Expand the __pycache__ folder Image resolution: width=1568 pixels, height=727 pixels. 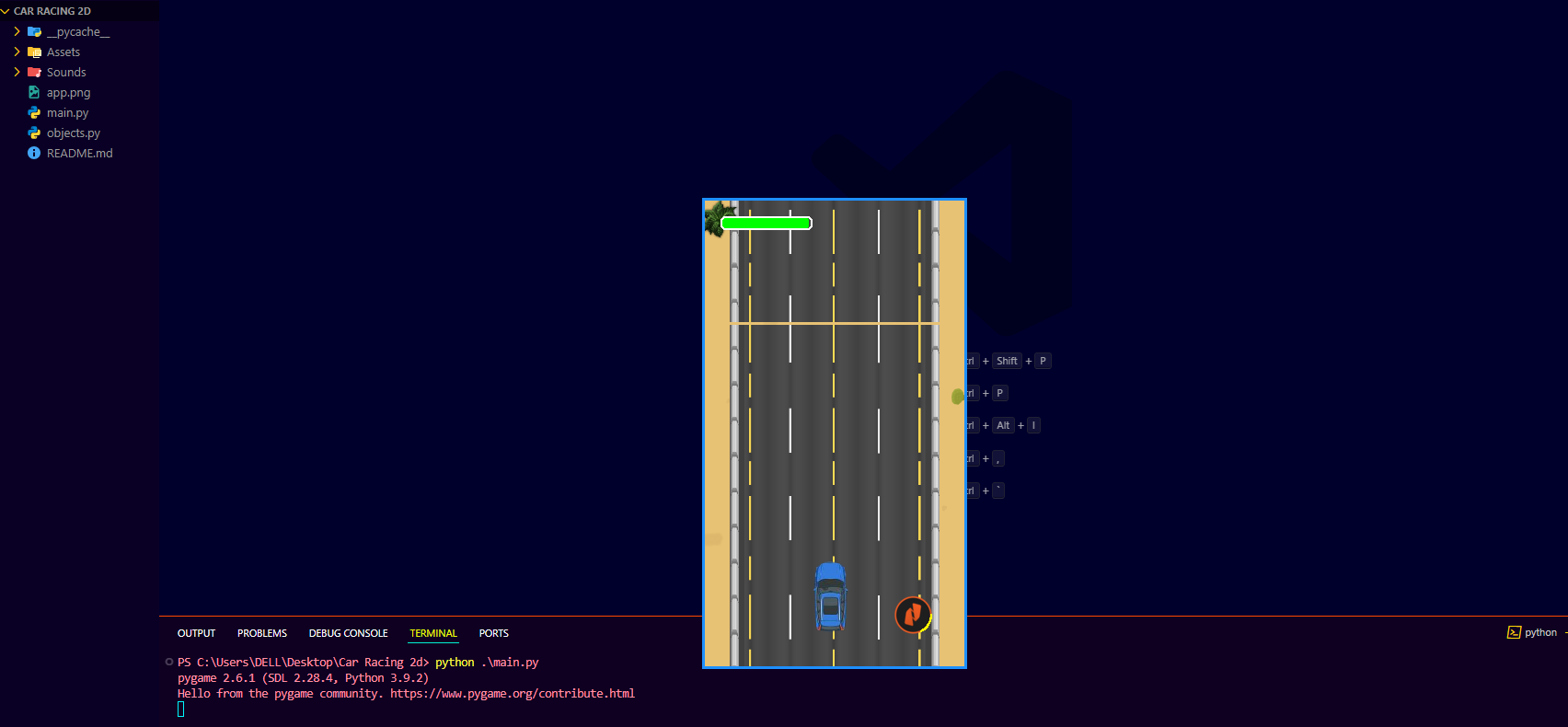[16, 30]
